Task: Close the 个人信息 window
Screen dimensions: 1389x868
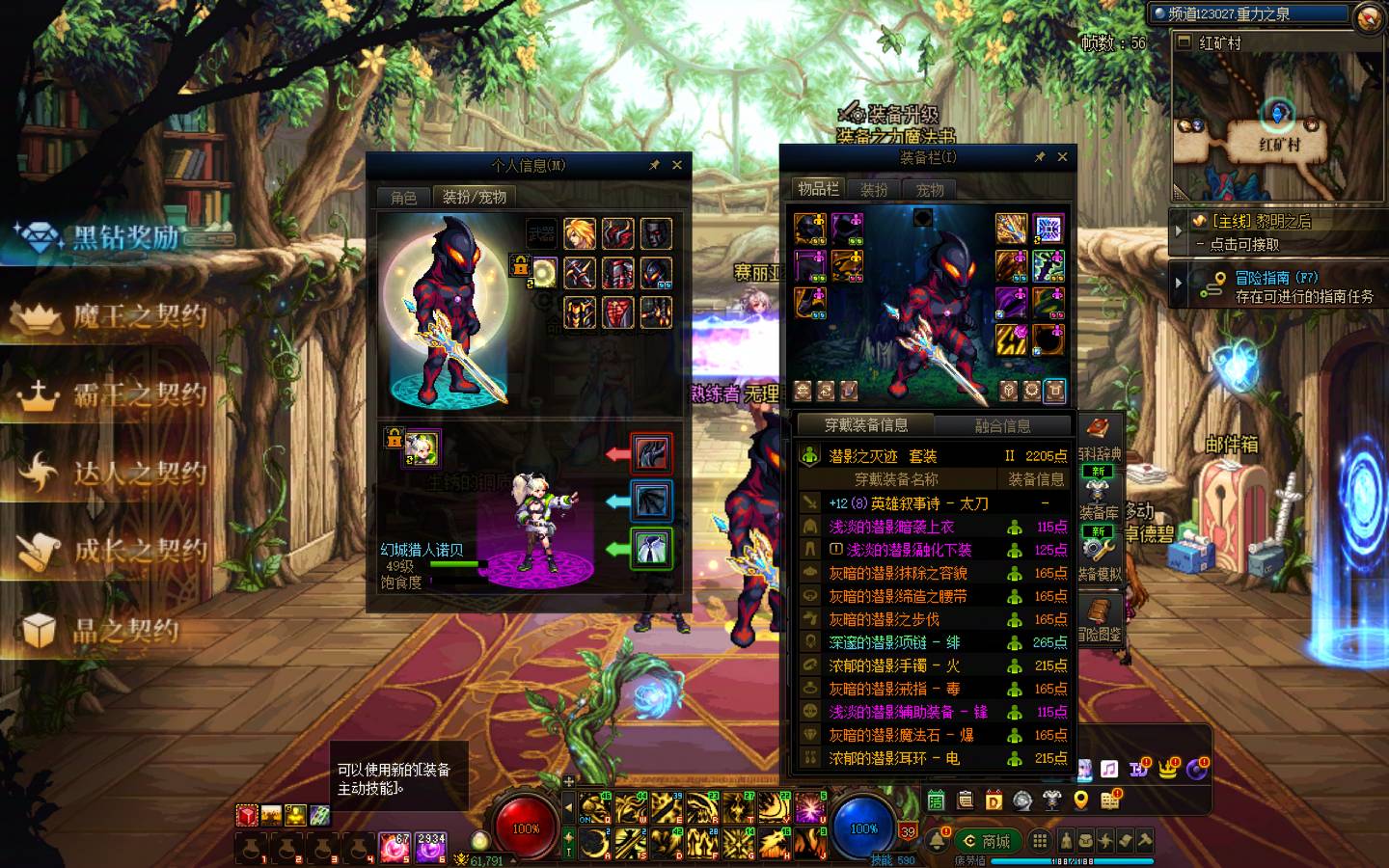Action: click(677, 165)
